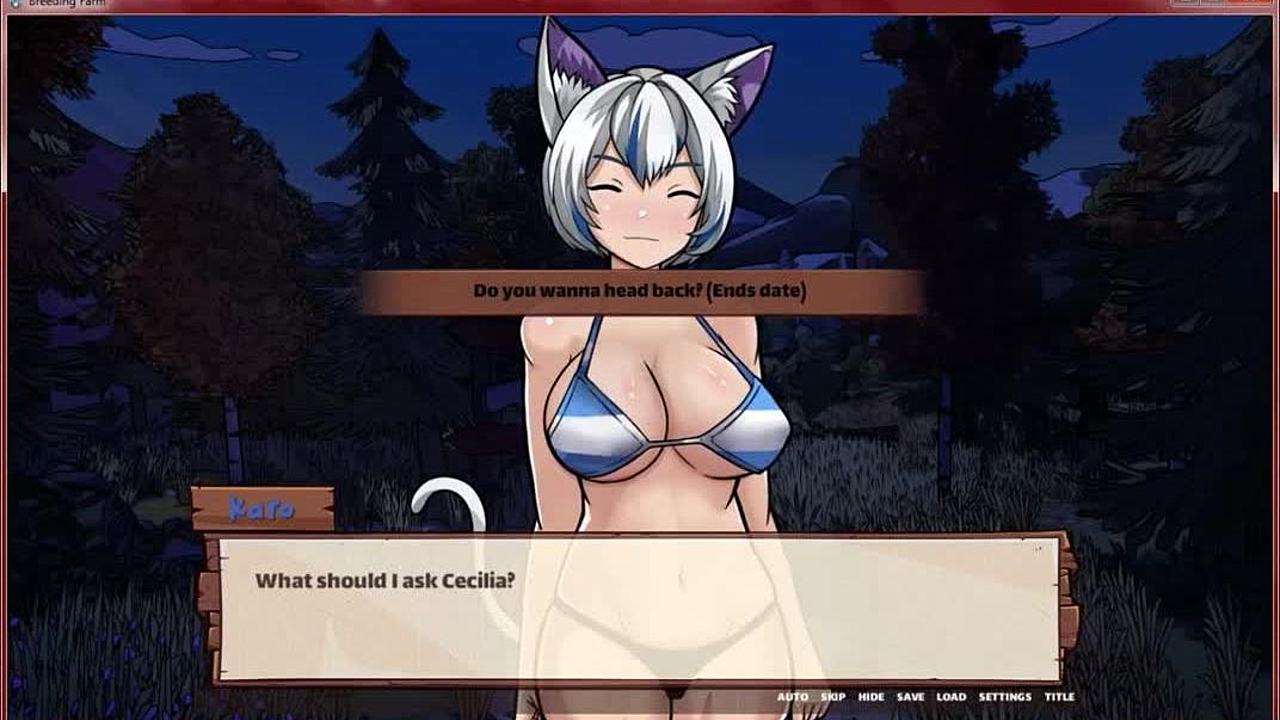The height and width of the screenshot is (720, 1280).
Task: Click the dialogue text box to continue
Action: tap(638, 610)
